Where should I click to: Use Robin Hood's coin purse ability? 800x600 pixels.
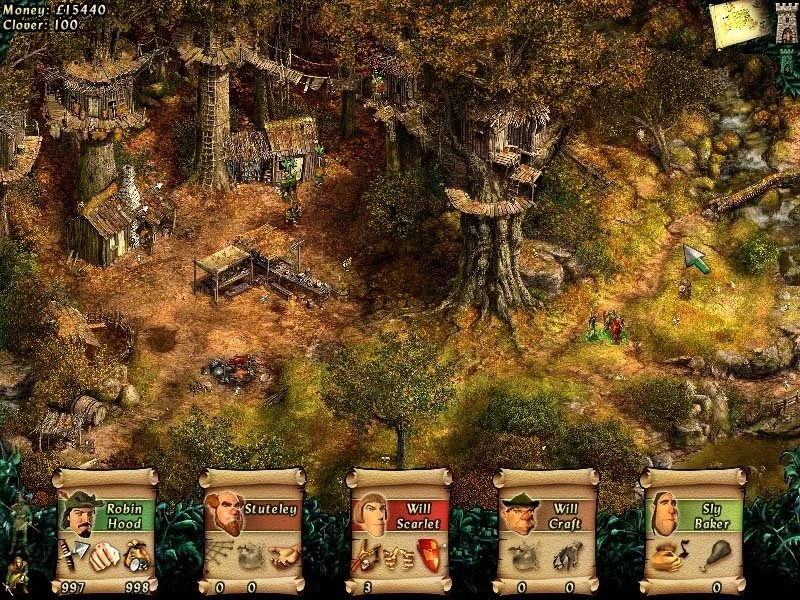click(x=136, y=553)
